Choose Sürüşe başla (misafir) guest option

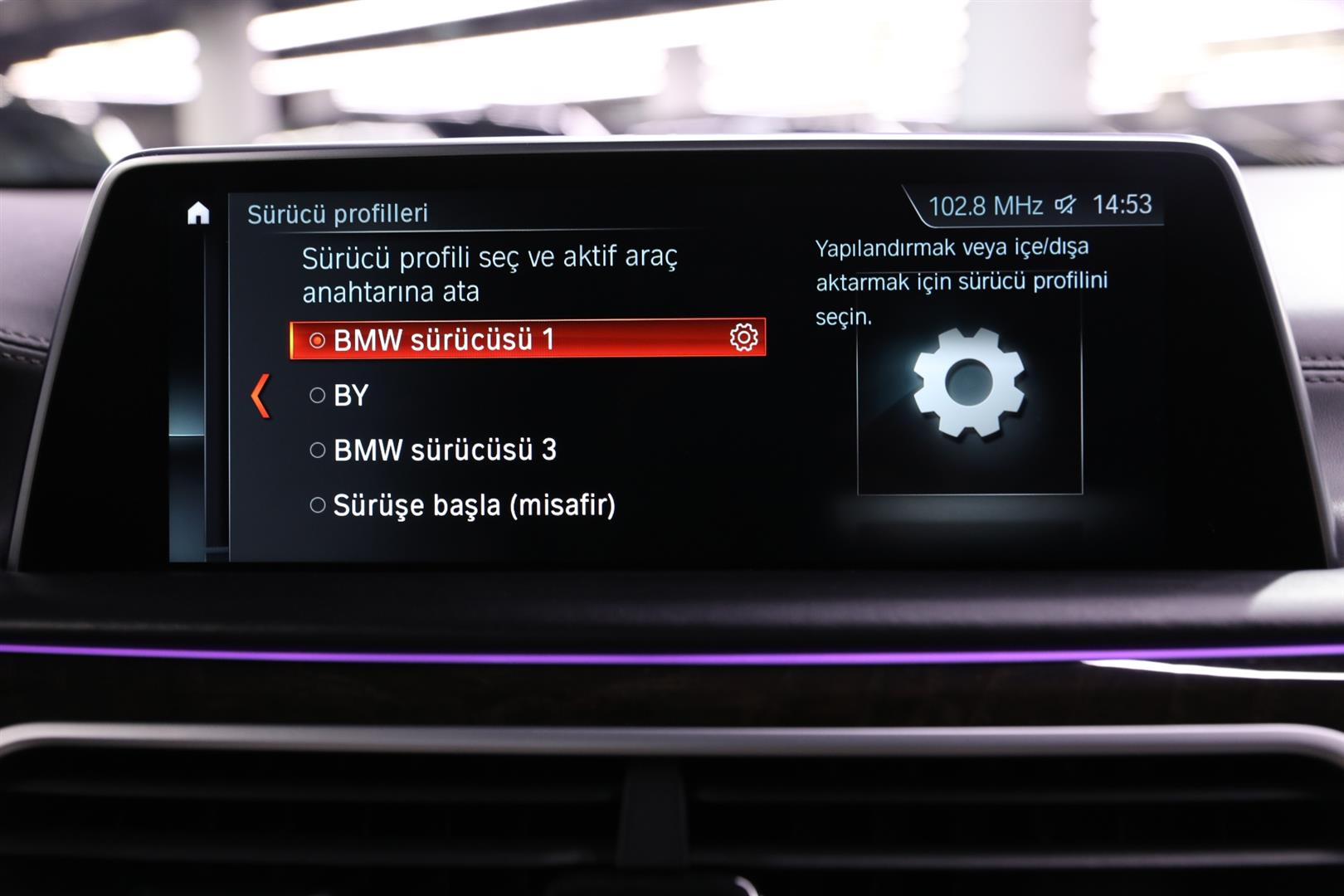[473, 505]
